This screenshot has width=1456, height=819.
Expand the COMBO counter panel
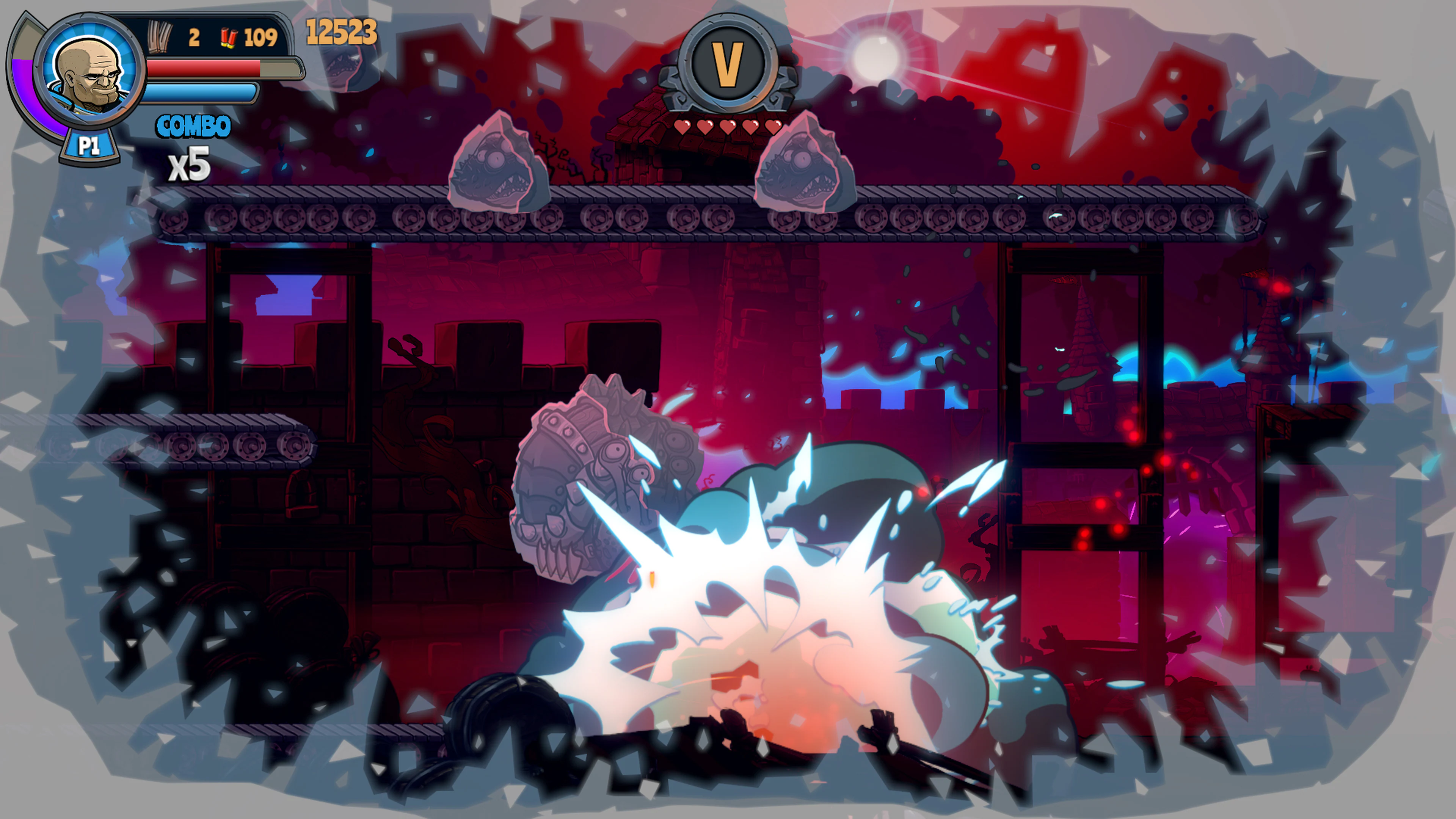[x=192, y=126]
